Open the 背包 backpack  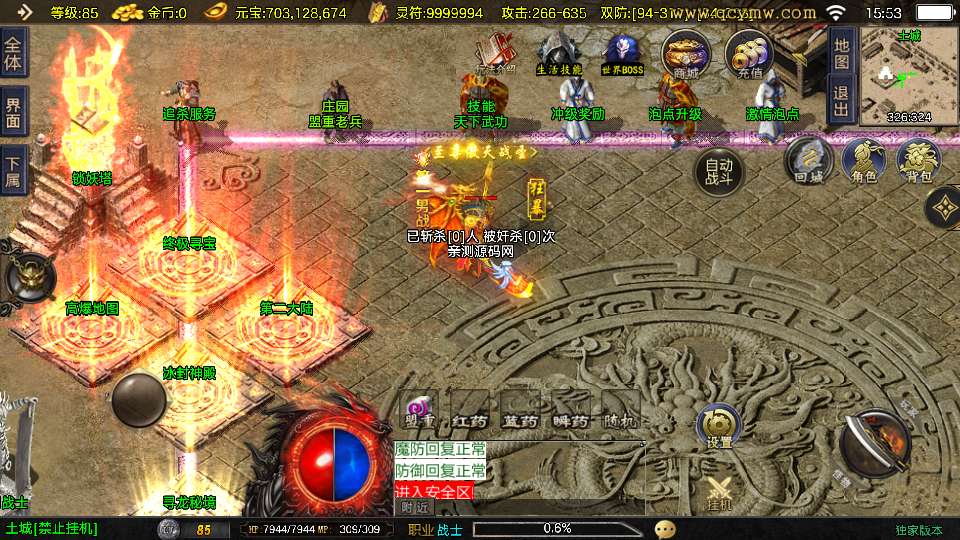coord(918,161)
